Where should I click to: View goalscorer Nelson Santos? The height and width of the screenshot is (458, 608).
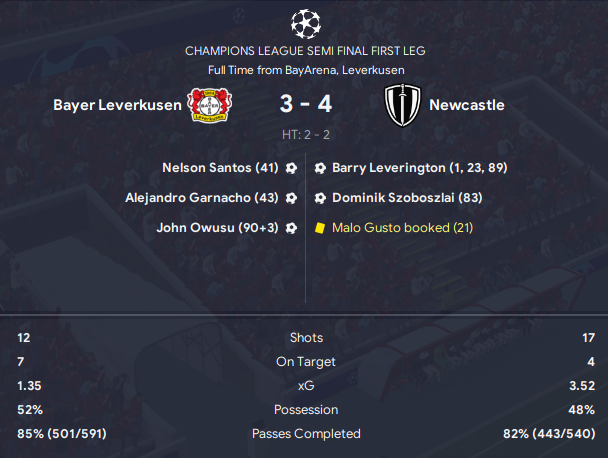coord(220,168)
